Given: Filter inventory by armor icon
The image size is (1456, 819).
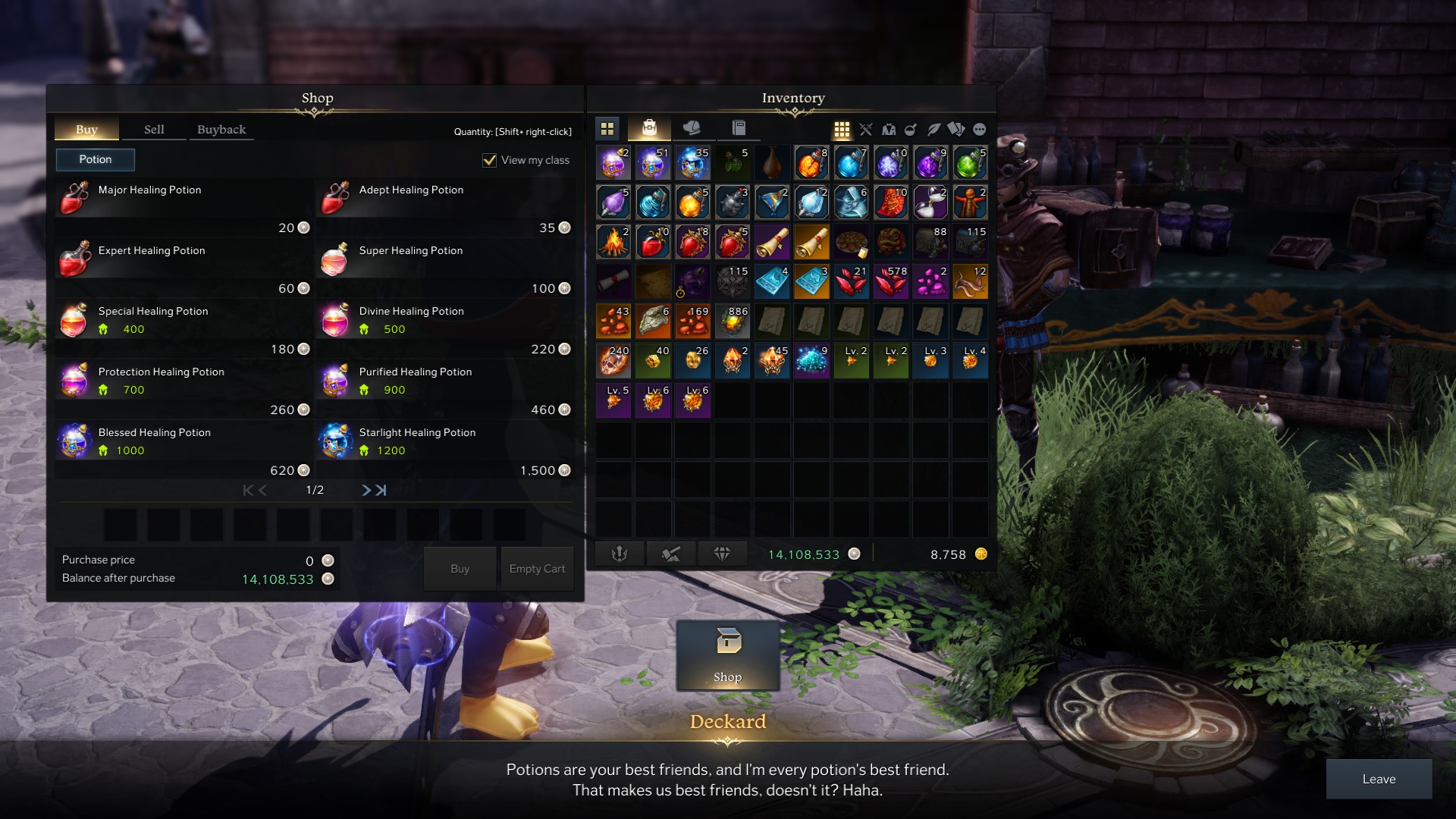Looking at the screenshot, I should click(889, 129).
